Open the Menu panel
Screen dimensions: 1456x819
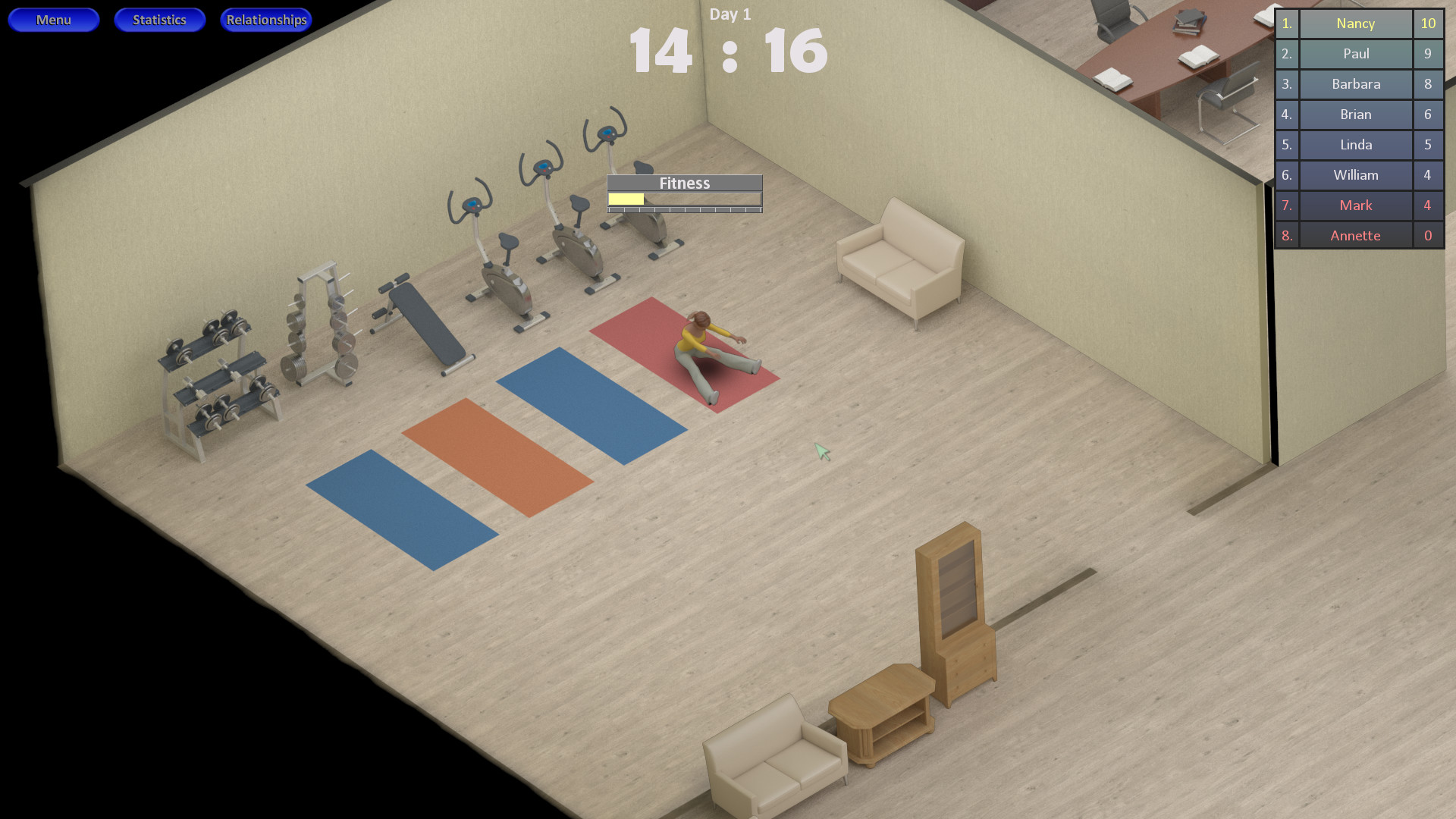point(53,20)
